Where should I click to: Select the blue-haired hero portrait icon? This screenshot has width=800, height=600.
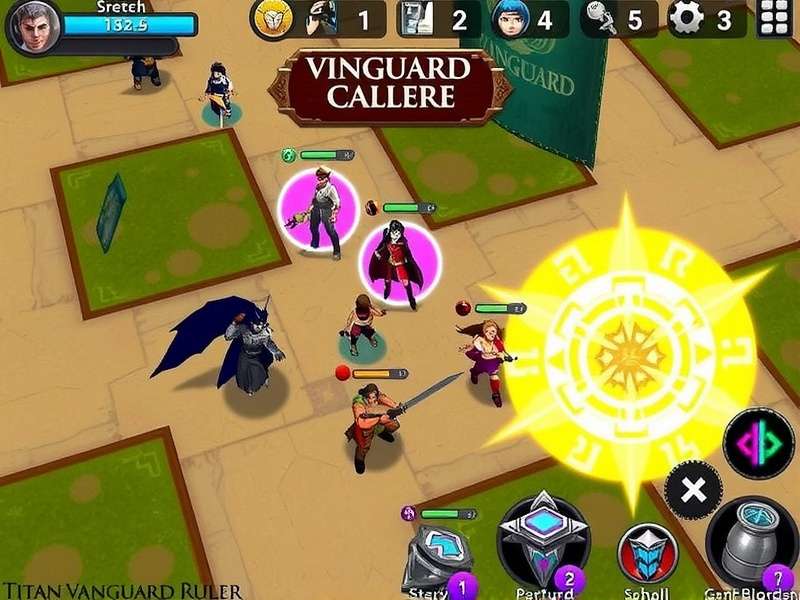510,19
